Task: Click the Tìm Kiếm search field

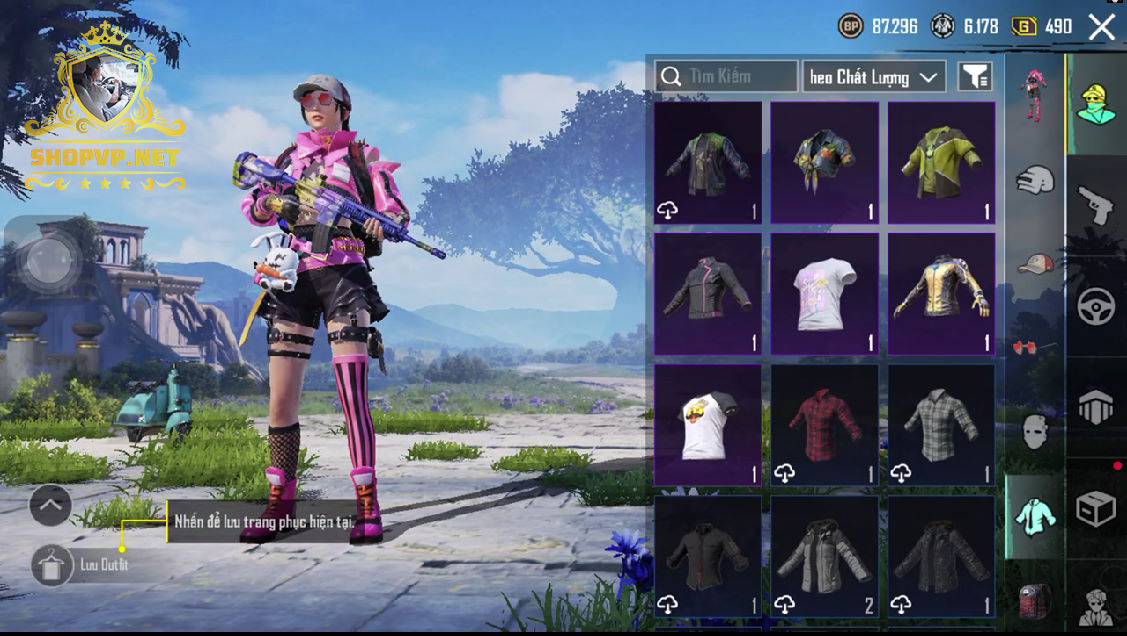Action: 727,76
